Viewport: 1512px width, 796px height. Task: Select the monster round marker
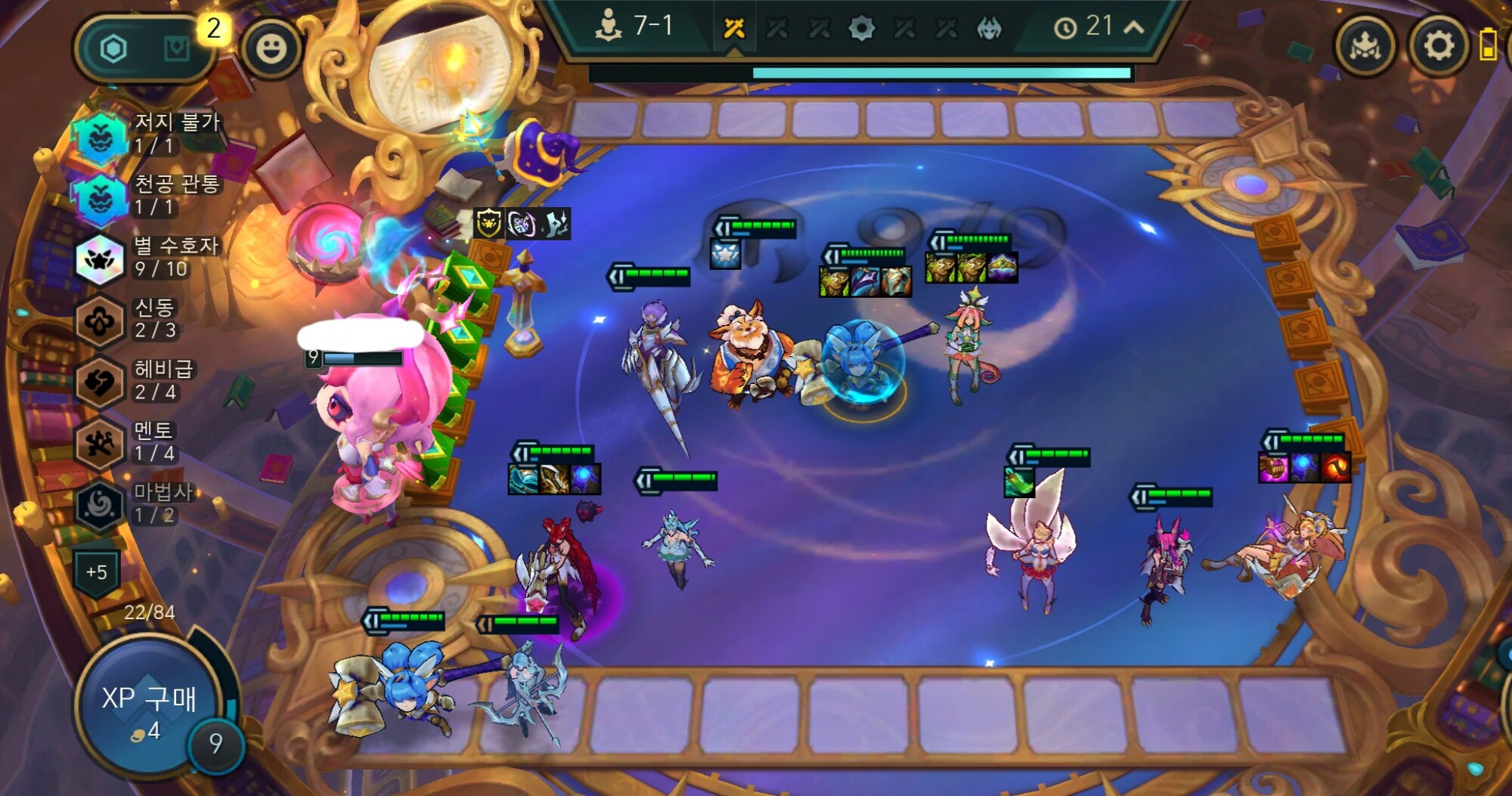(x=989, y=29)
